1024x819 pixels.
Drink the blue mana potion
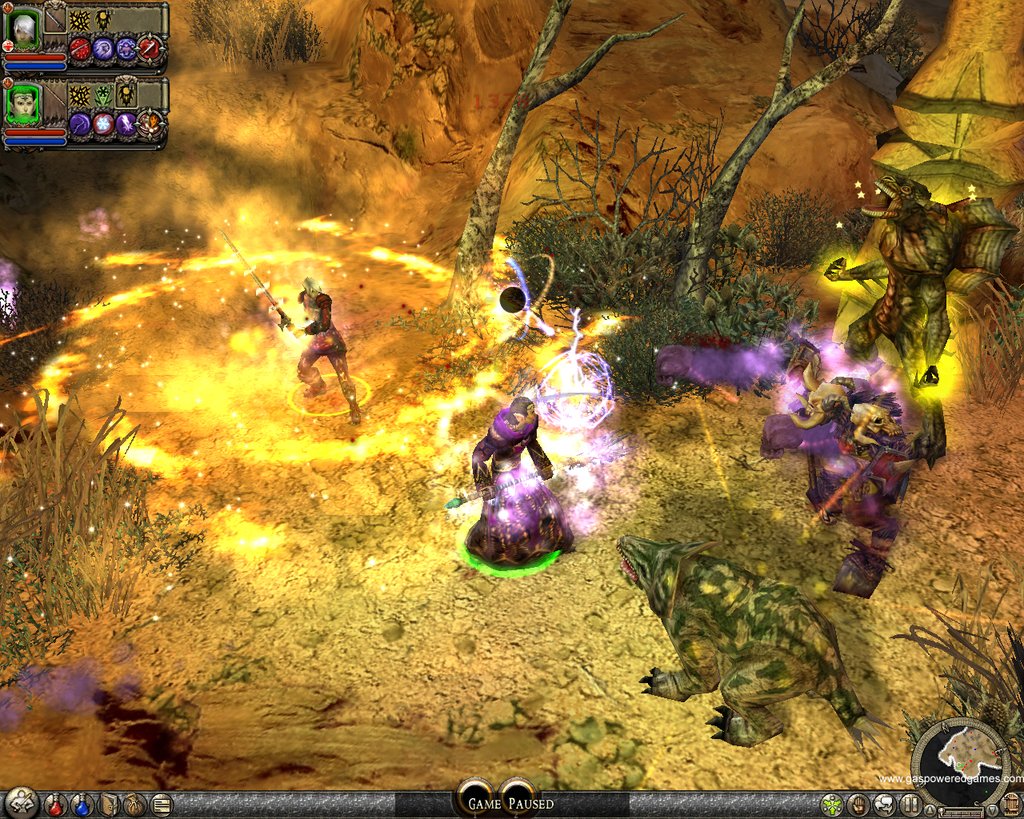[81, 804]
